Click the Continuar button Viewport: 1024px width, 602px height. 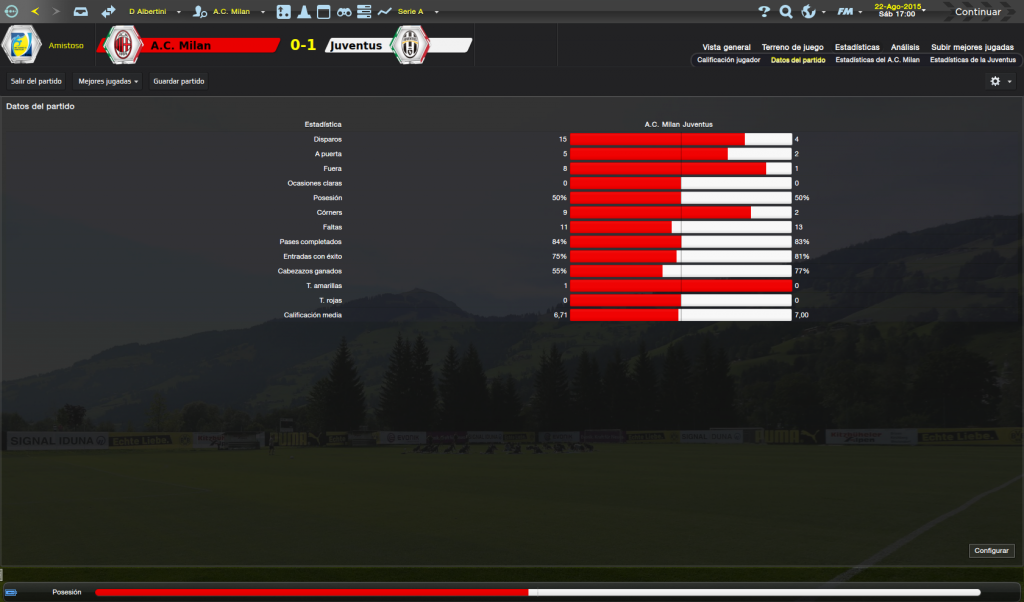[x=977, y=12]
